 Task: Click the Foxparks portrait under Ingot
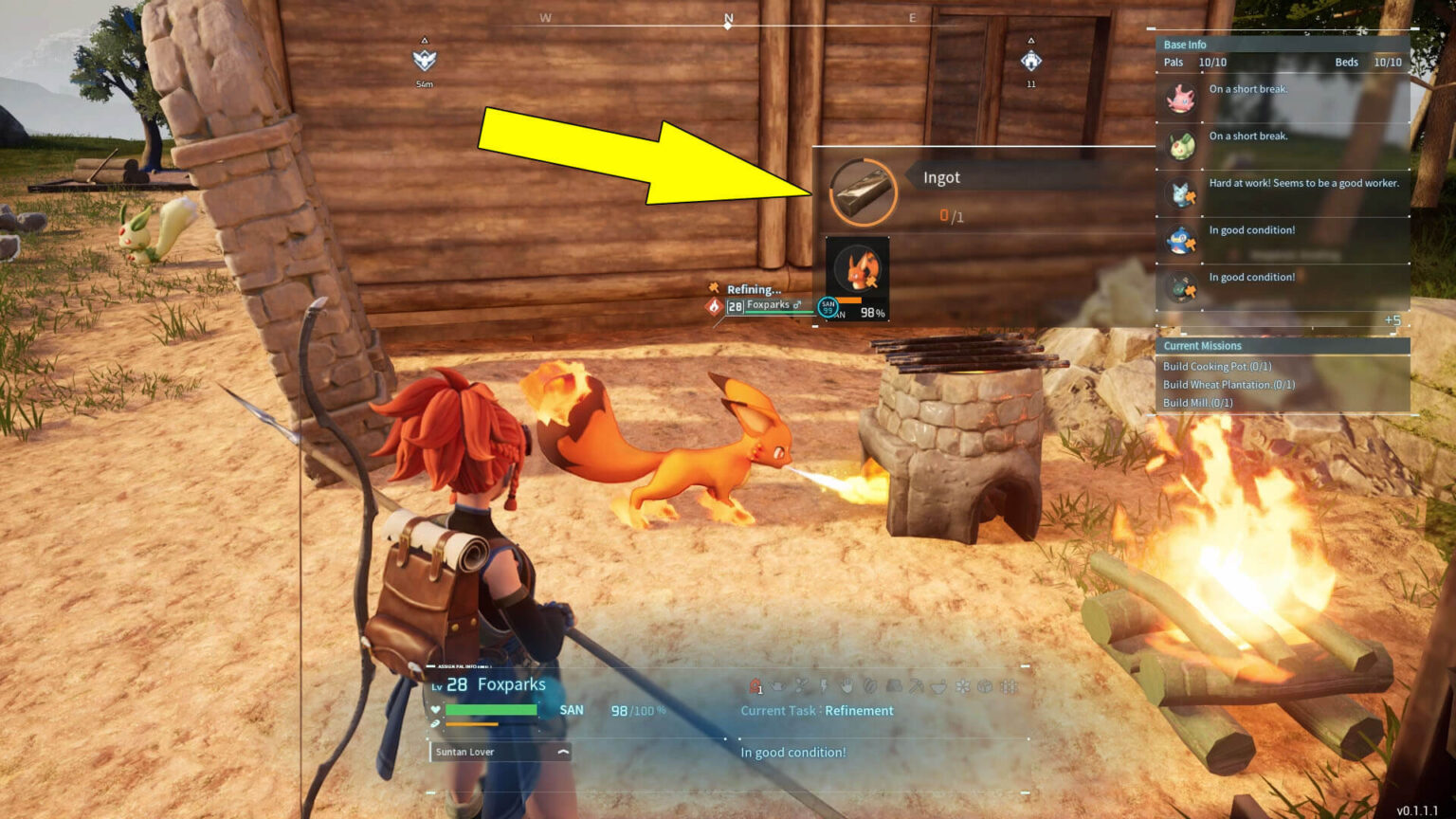(858, 272)
